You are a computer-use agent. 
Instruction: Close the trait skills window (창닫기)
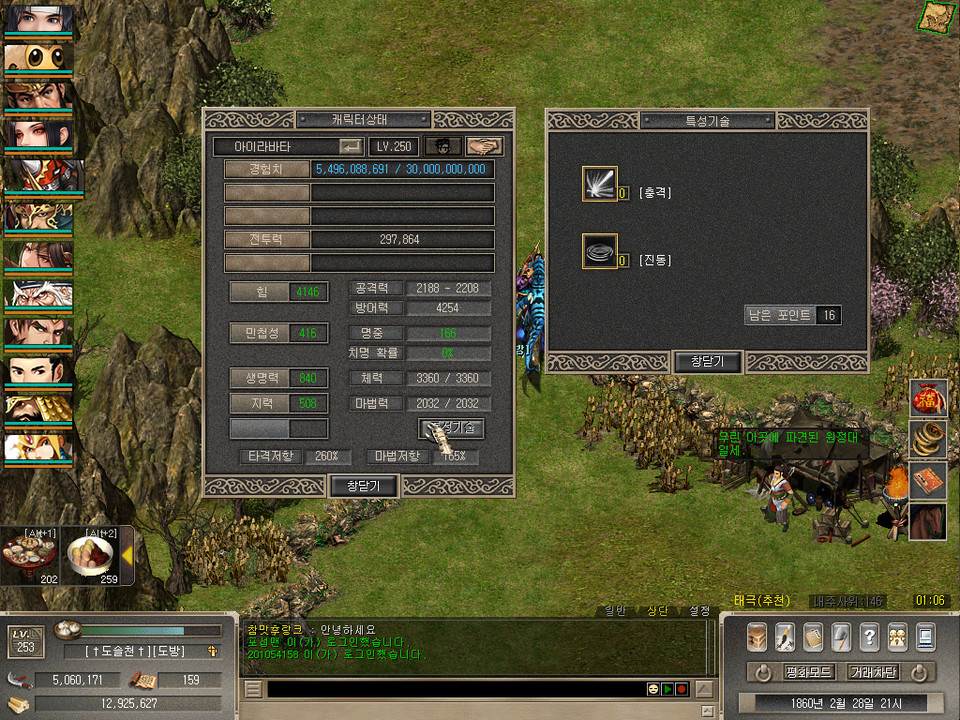708,362
